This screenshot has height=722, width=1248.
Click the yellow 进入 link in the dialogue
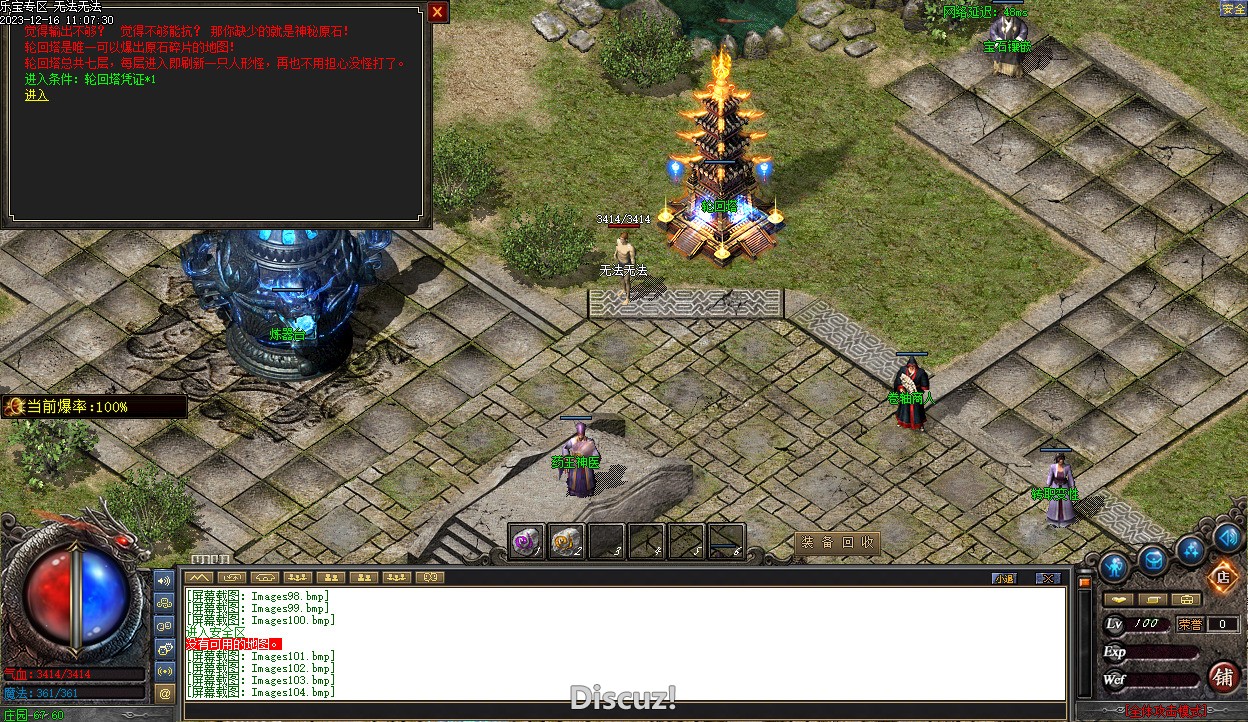coord(37,95)
